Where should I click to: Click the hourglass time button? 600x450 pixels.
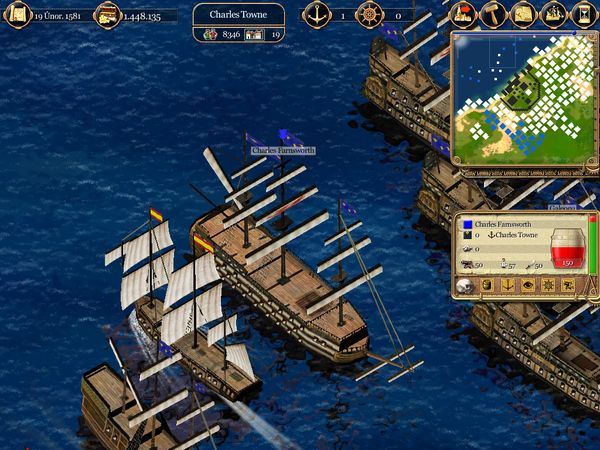pyautogui.click(x=583, y=14)
